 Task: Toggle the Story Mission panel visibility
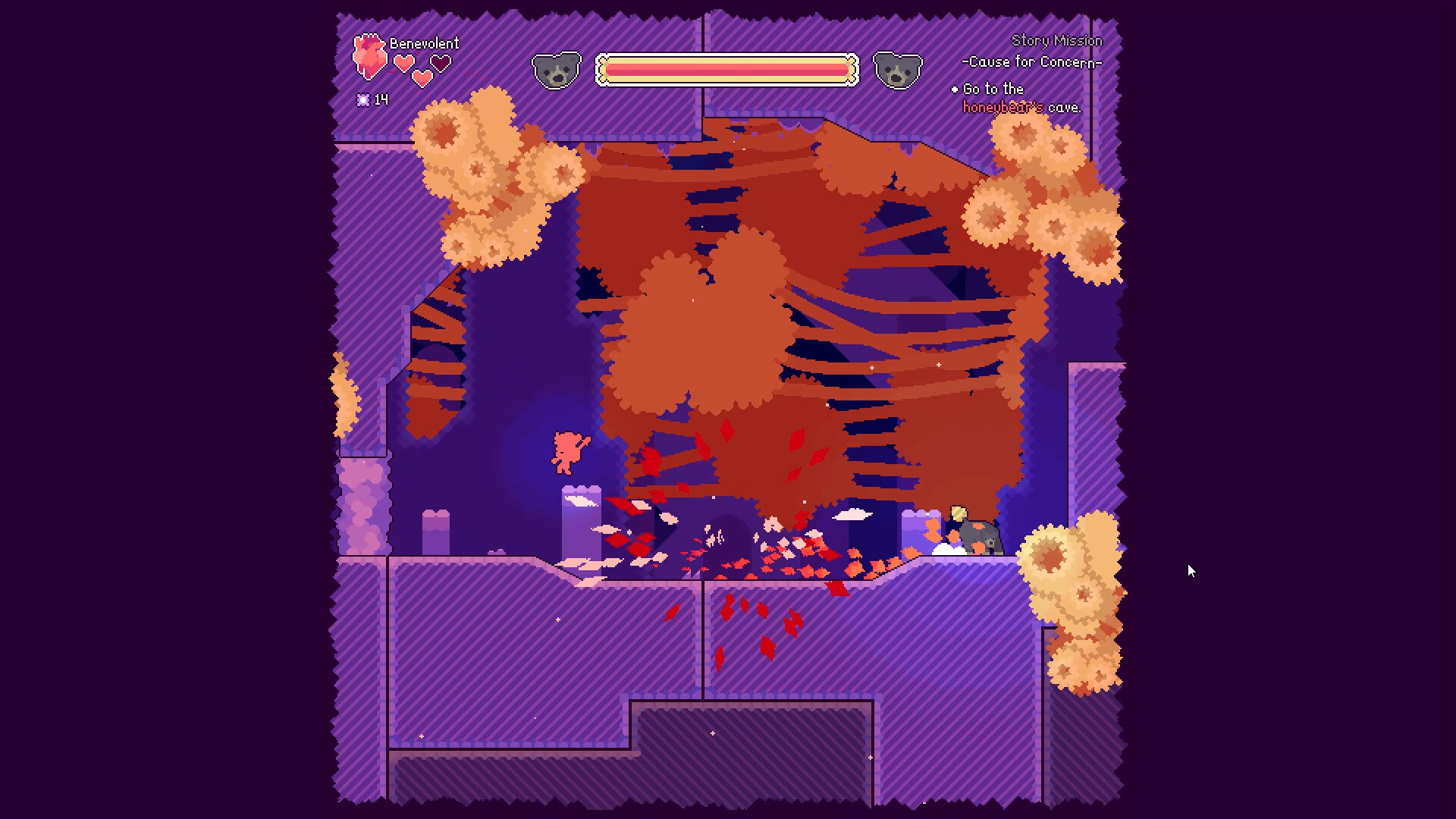coord(1059,40)
